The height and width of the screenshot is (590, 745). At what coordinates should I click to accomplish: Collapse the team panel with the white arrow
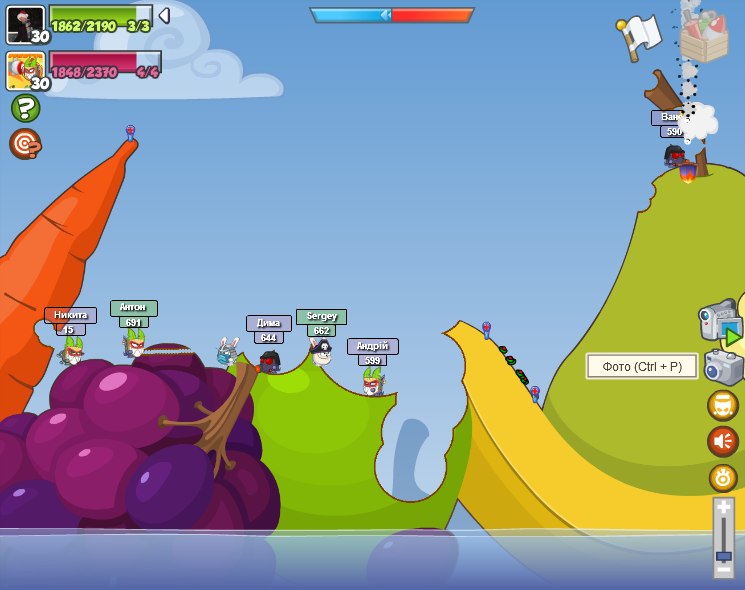(x=164, y=16)
